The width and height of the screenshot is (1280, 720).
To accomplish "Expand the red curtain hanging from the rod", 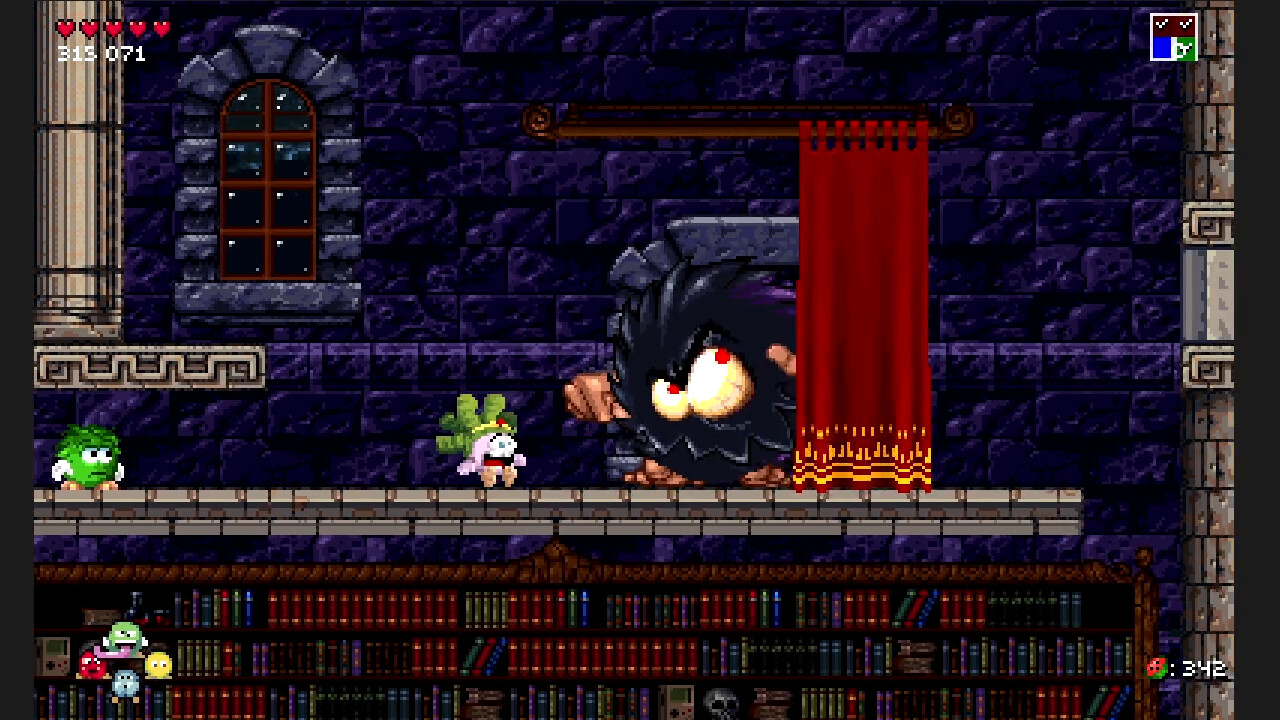I will tap(865, 300).
